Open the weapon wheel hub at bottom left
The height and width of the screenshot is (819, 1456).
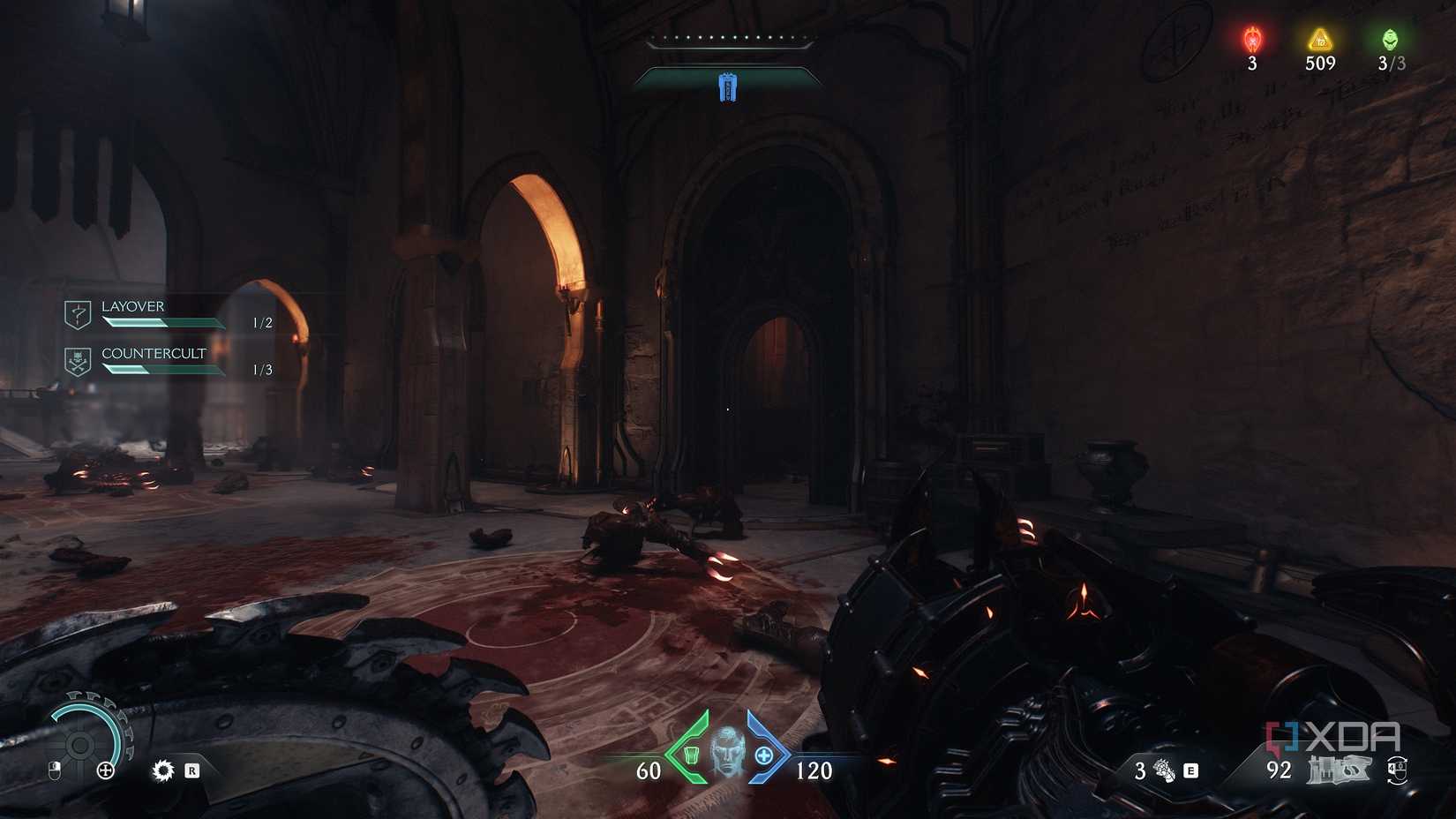coord(80,746)
